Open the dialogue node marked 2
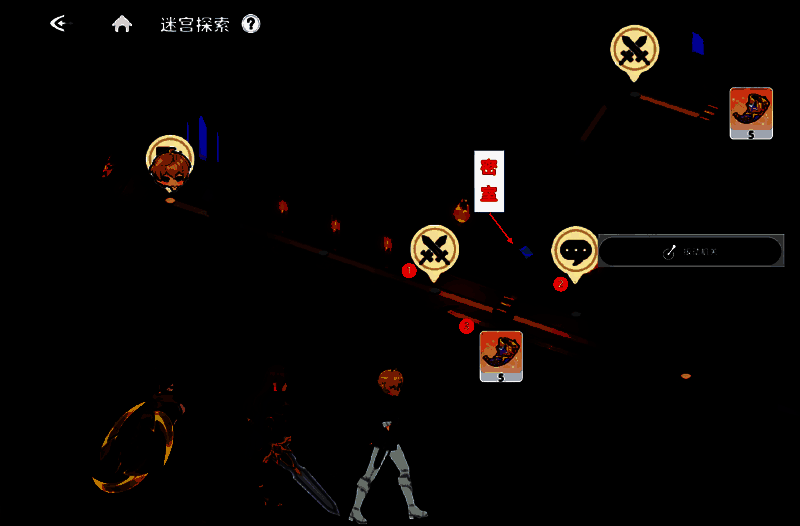 [575, 251]
